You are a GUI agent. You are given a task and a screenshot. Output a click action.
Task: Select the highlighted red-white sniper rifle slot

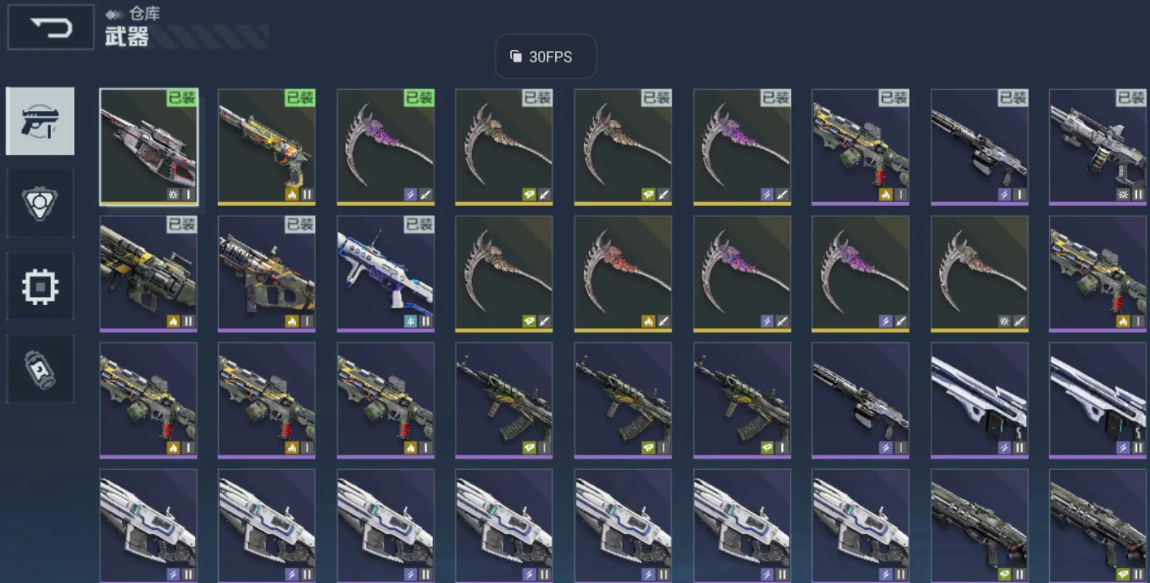pos(149,146)
